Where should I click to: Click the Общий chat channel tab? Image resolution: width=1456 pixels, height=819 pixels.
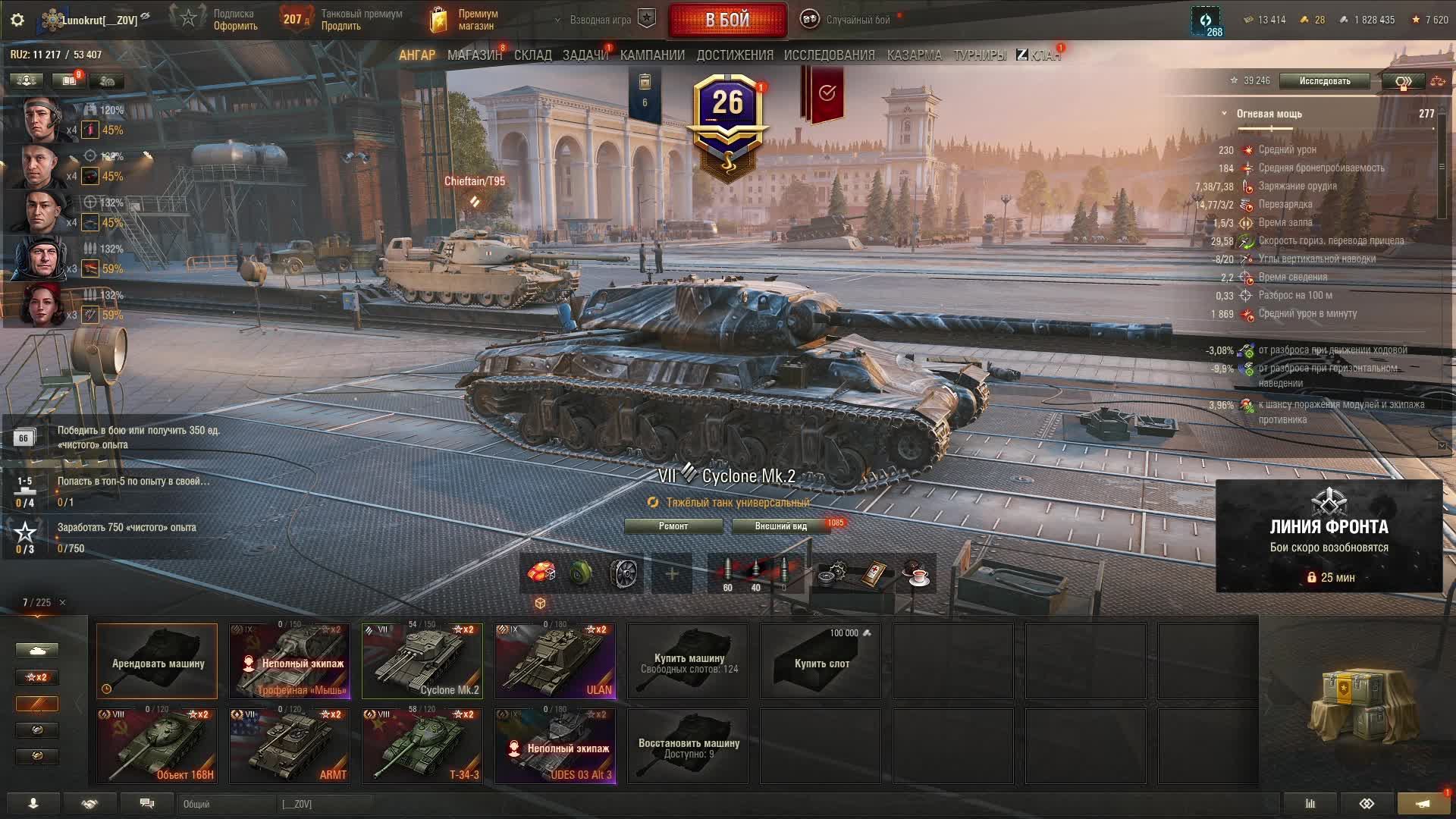(x=227, y=804)
